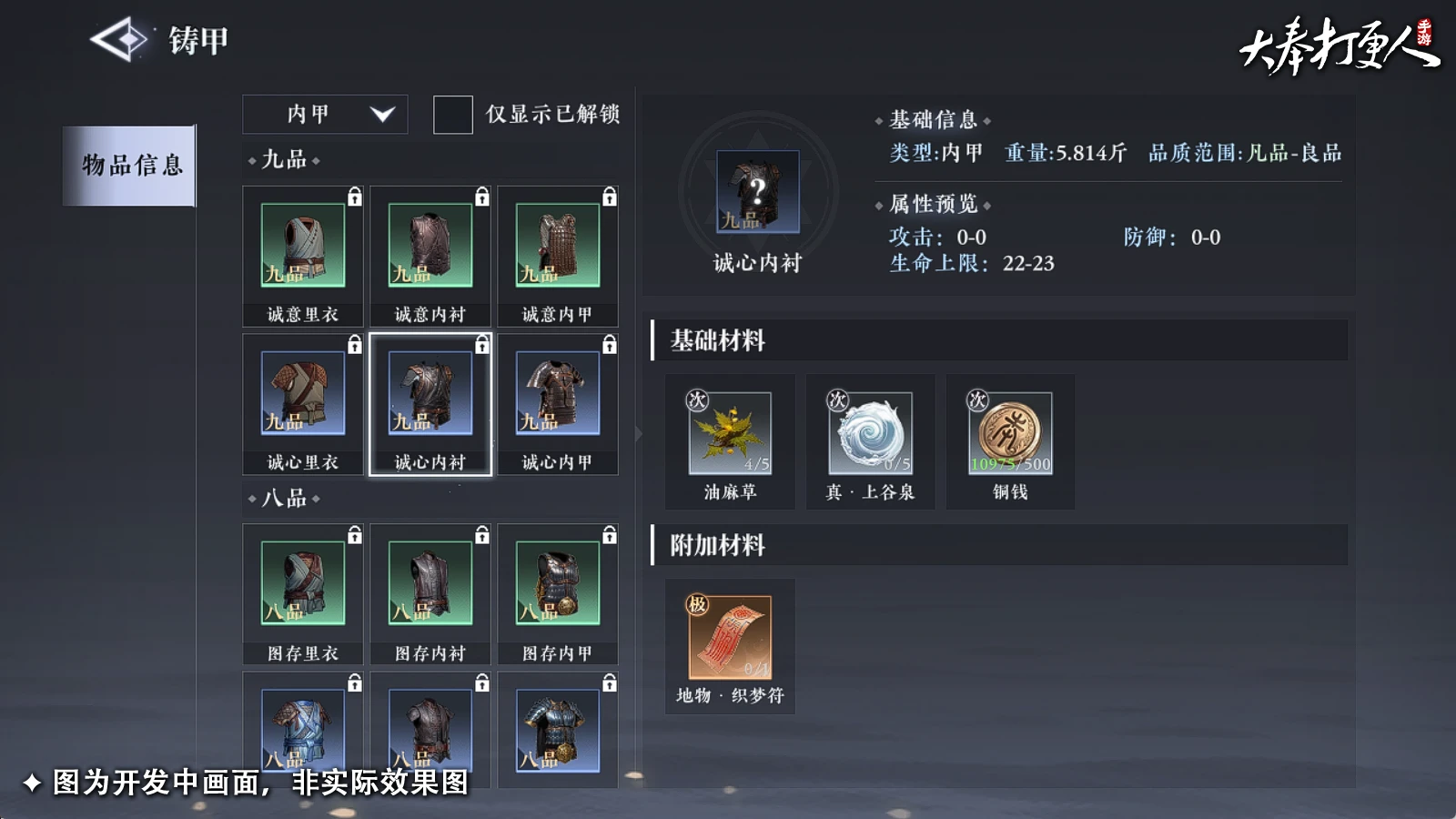Open the 内甲 category dropdown
This screenshot has height=819, width=1456.
tap(325, 114)
